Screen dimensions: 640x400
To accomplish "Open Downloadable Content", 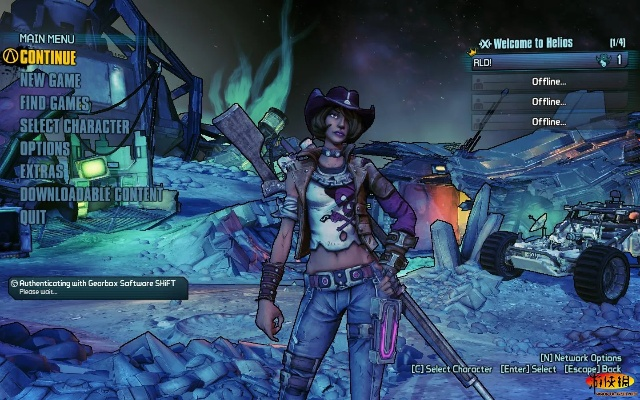I will point(91,194).
